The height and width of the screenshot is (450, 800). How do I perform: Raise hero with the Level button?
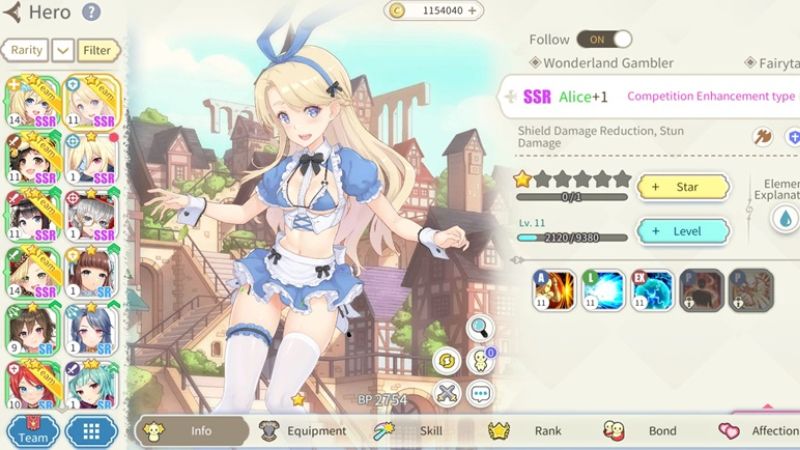coord(683,231)
